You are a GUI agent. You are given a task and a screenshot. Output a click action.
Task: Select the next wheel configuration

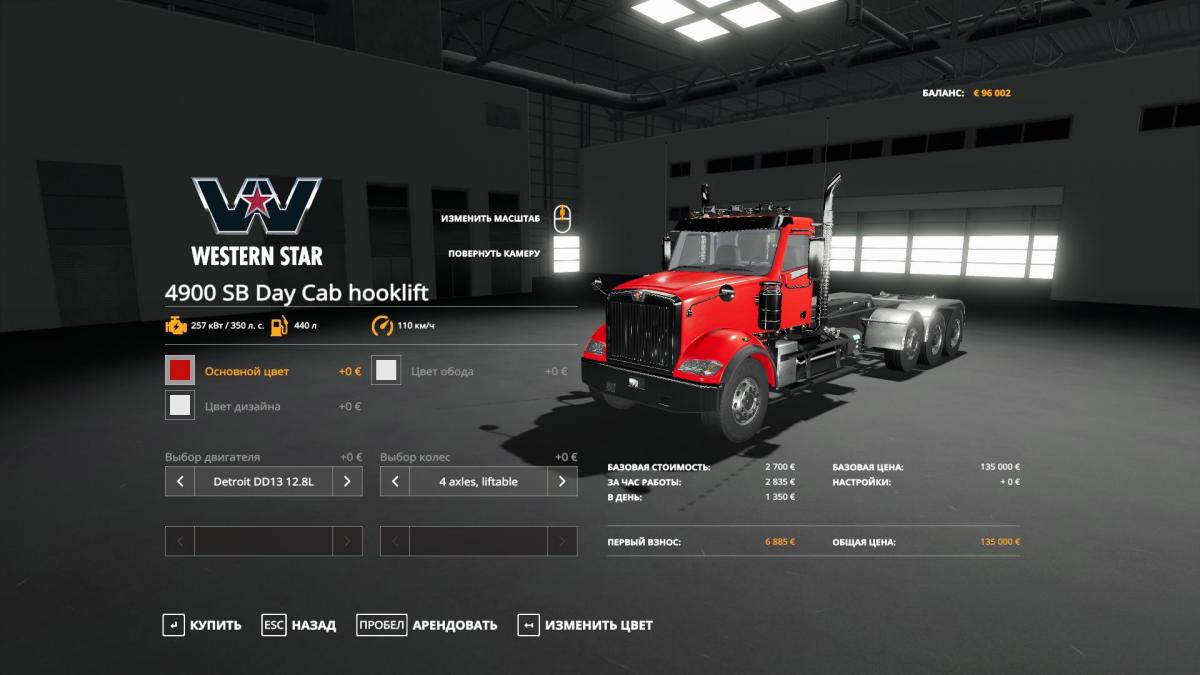click(562, 481)
